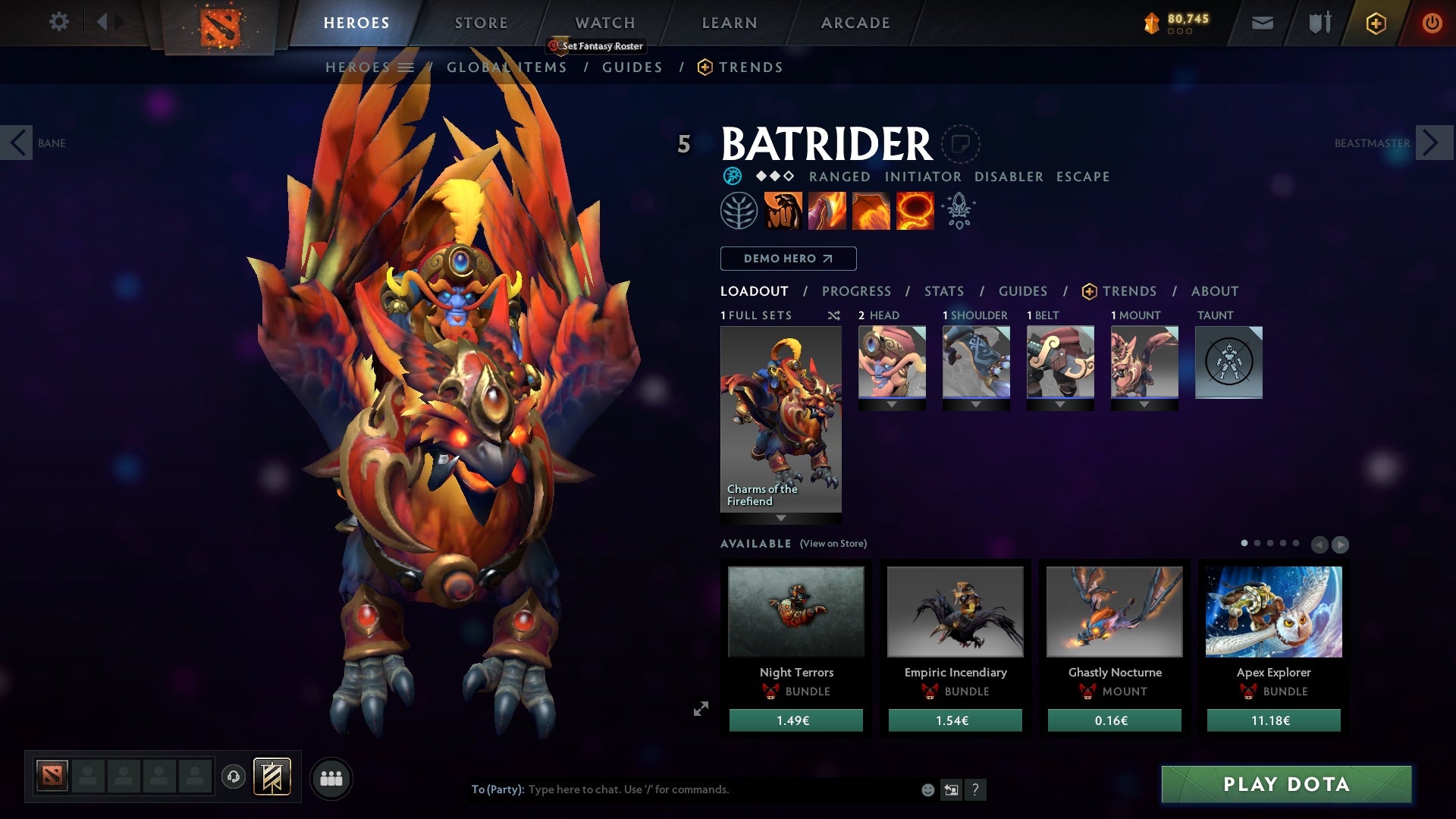Open the Dota Plus icon in top bar
The height and width of the screenshot is (819, 1456).
[x=1376, y=22]
